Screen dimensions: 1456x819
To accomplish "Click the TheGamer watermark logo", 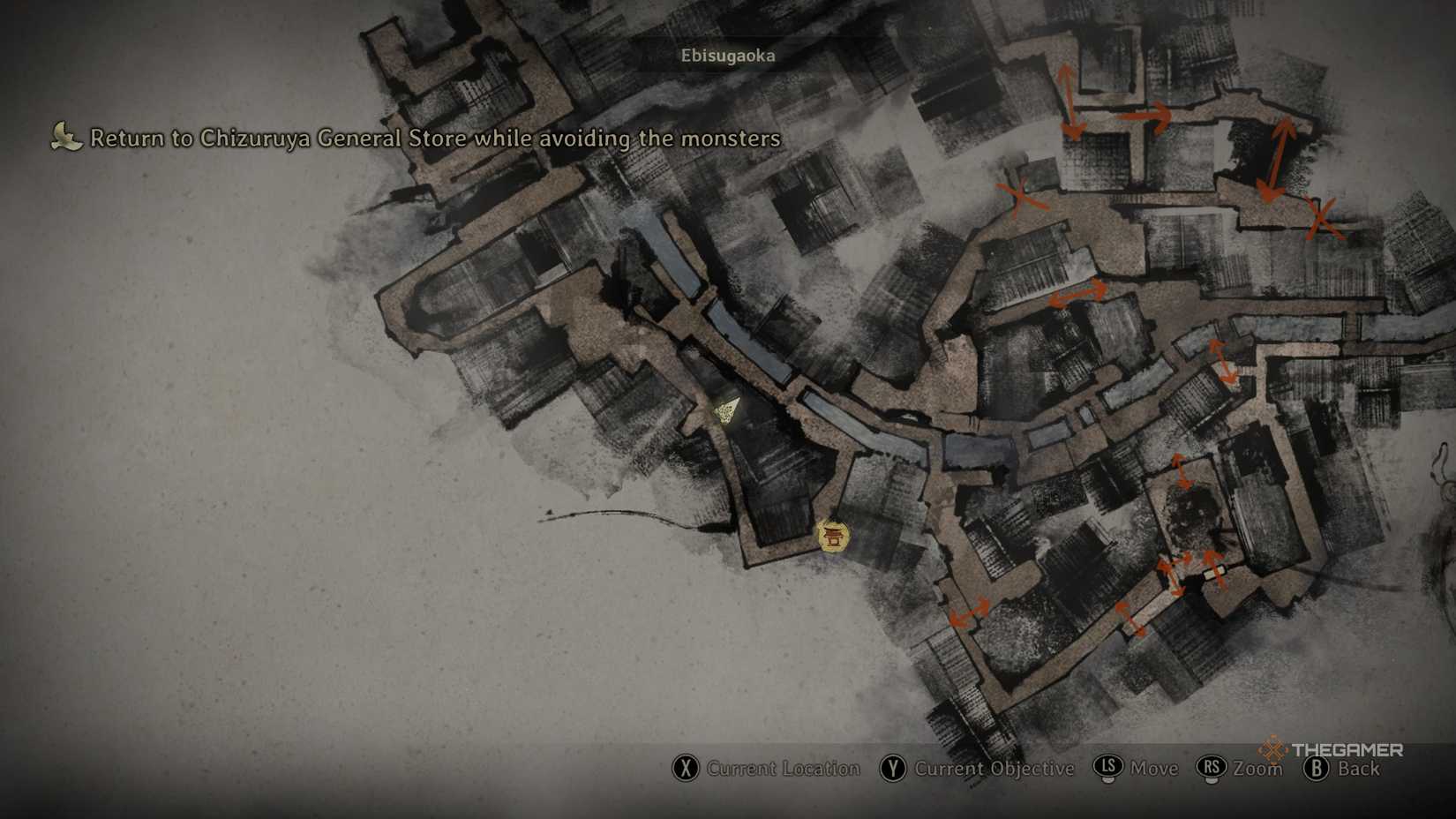I will [1332, 750].
